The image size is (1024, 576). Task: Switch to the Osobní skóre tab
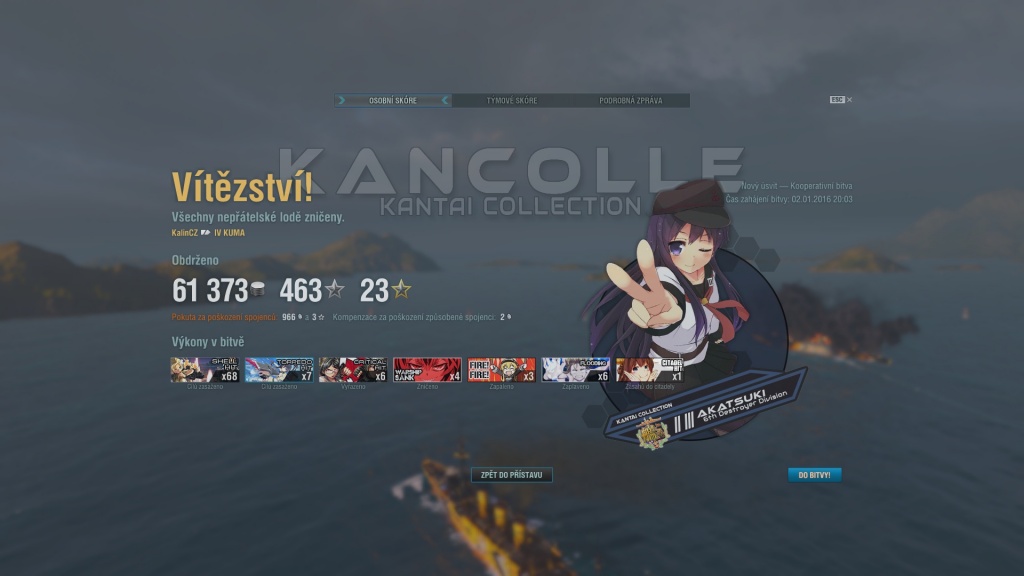[x=393, y=101]
